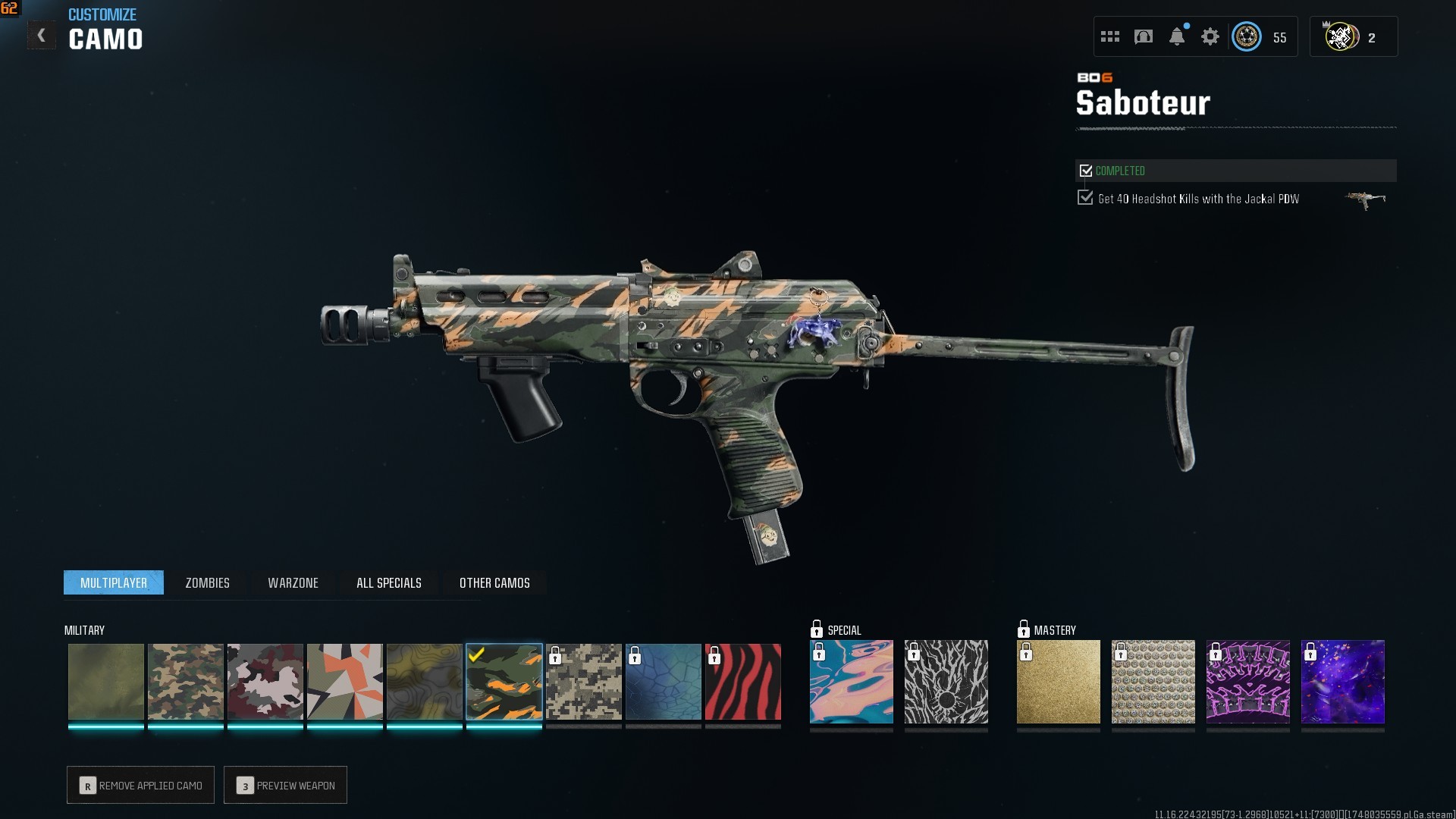The height and width of the screenshot is (819, 1456).
Task: Open the grid menu icon
Action: tap(1110, 36)
